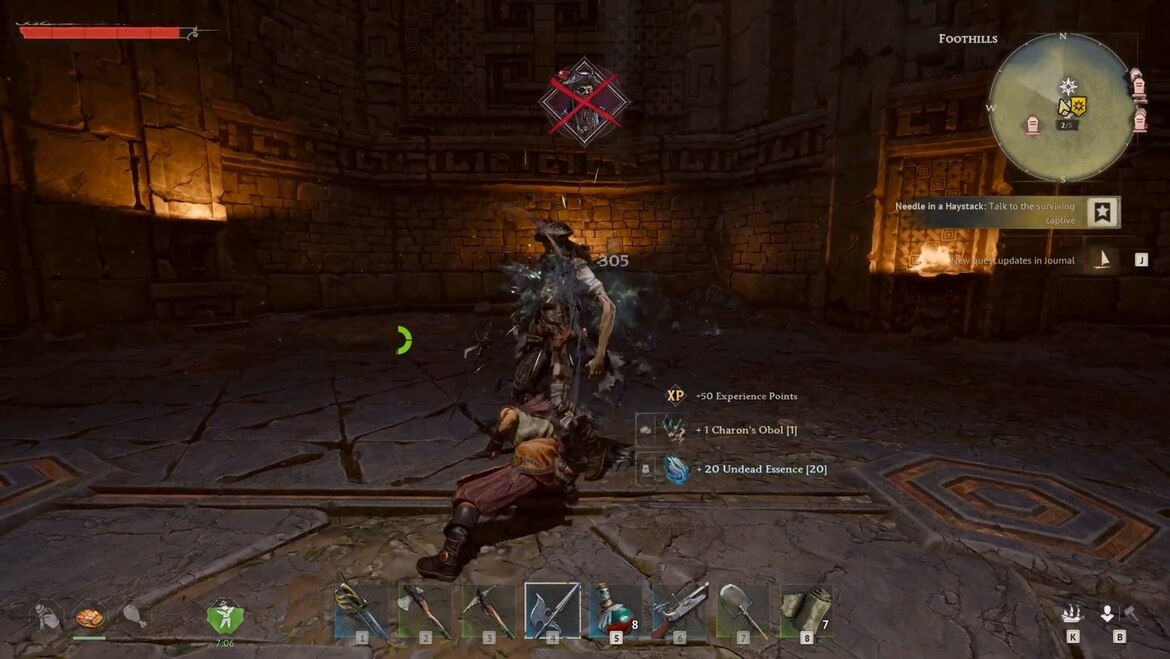Click the yellow quest marker on minimap

tap(1078, 106)
